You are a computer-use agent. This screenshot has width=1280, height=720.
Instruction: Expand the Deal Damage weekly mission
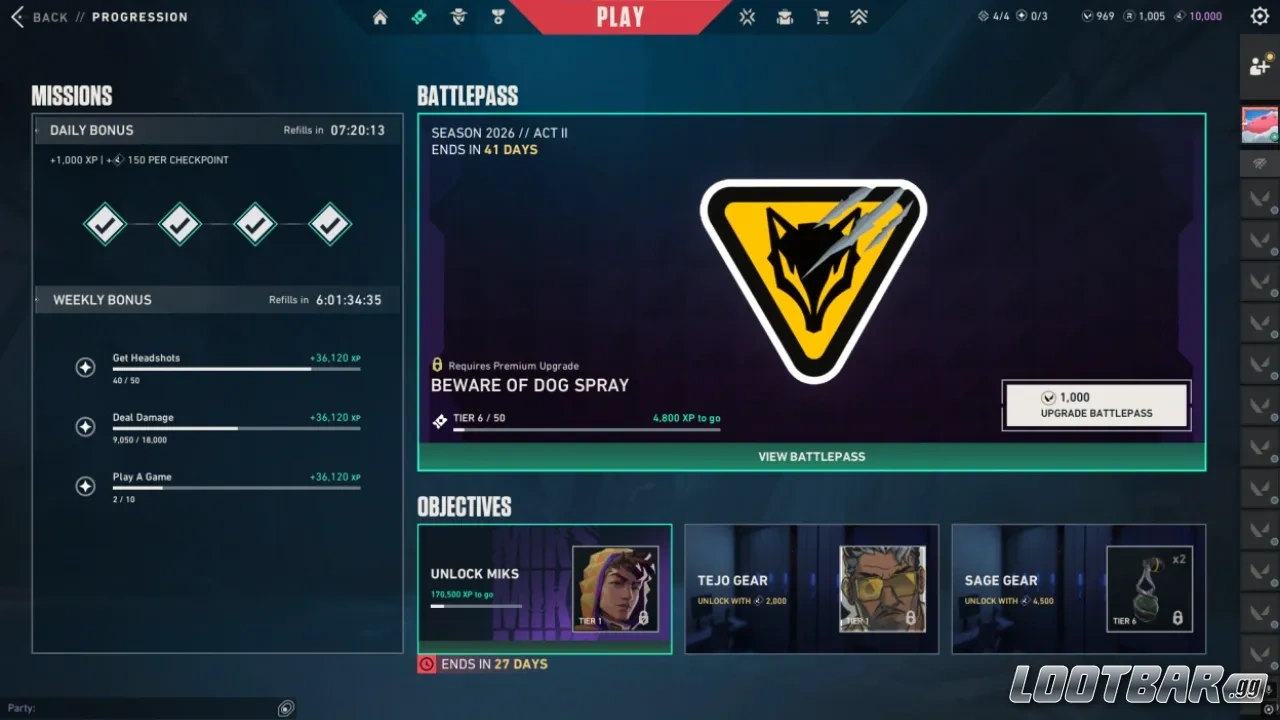[85, 427]
